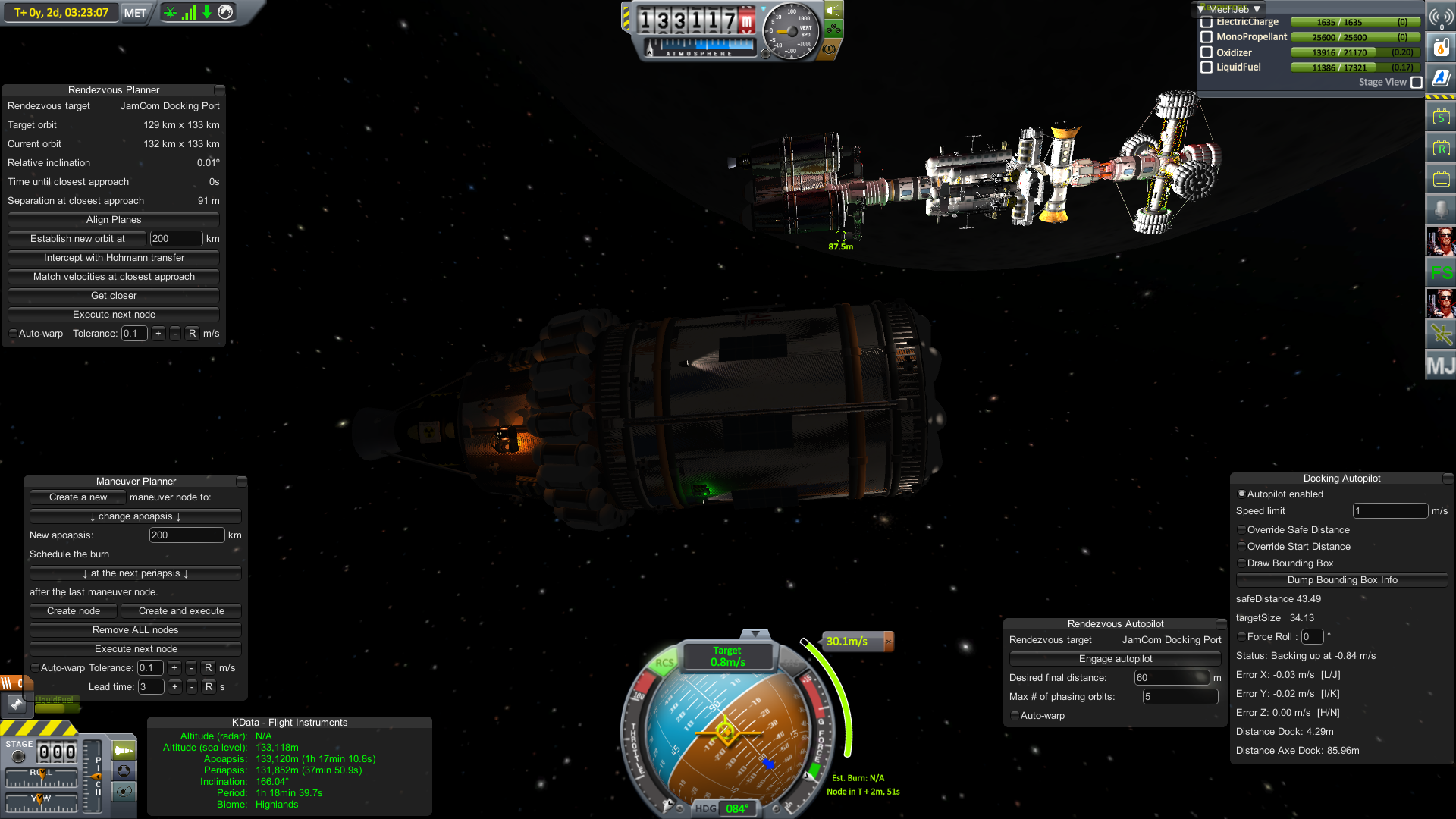Choose the Get closer button

tap(114, 296)
